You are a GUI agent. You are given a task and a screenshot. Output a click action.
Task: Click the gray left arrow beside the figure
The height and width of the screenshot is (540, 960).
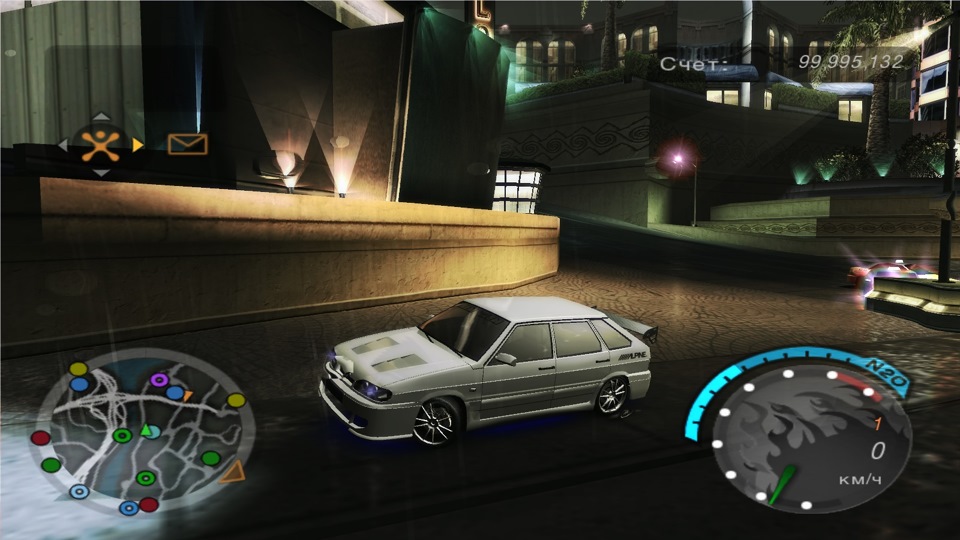click(62, 145)
